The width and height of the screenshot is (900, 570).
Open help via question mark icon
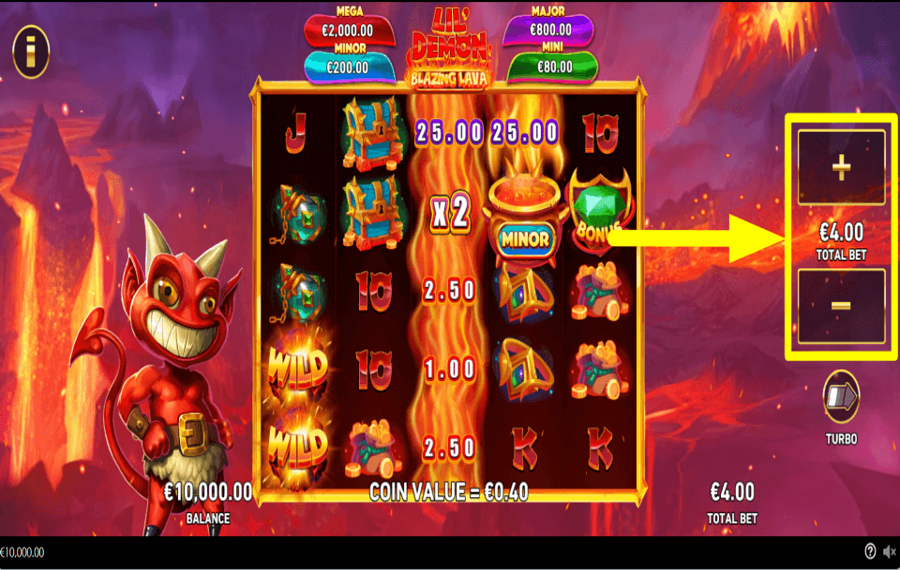[x=870, y=552]
